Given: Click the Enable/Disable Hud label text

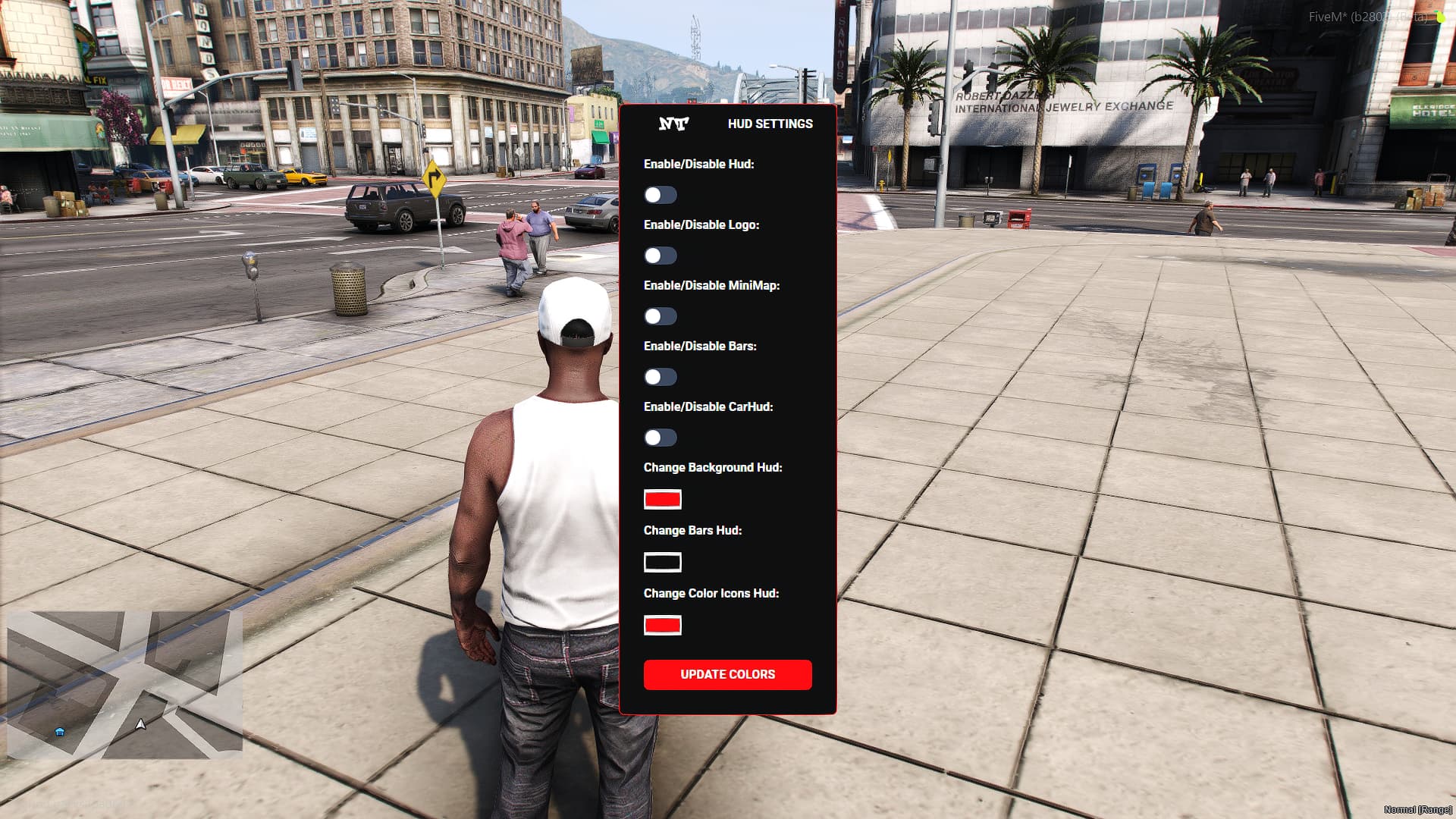Looking at the screenshot, I should (x=699, y=164).
